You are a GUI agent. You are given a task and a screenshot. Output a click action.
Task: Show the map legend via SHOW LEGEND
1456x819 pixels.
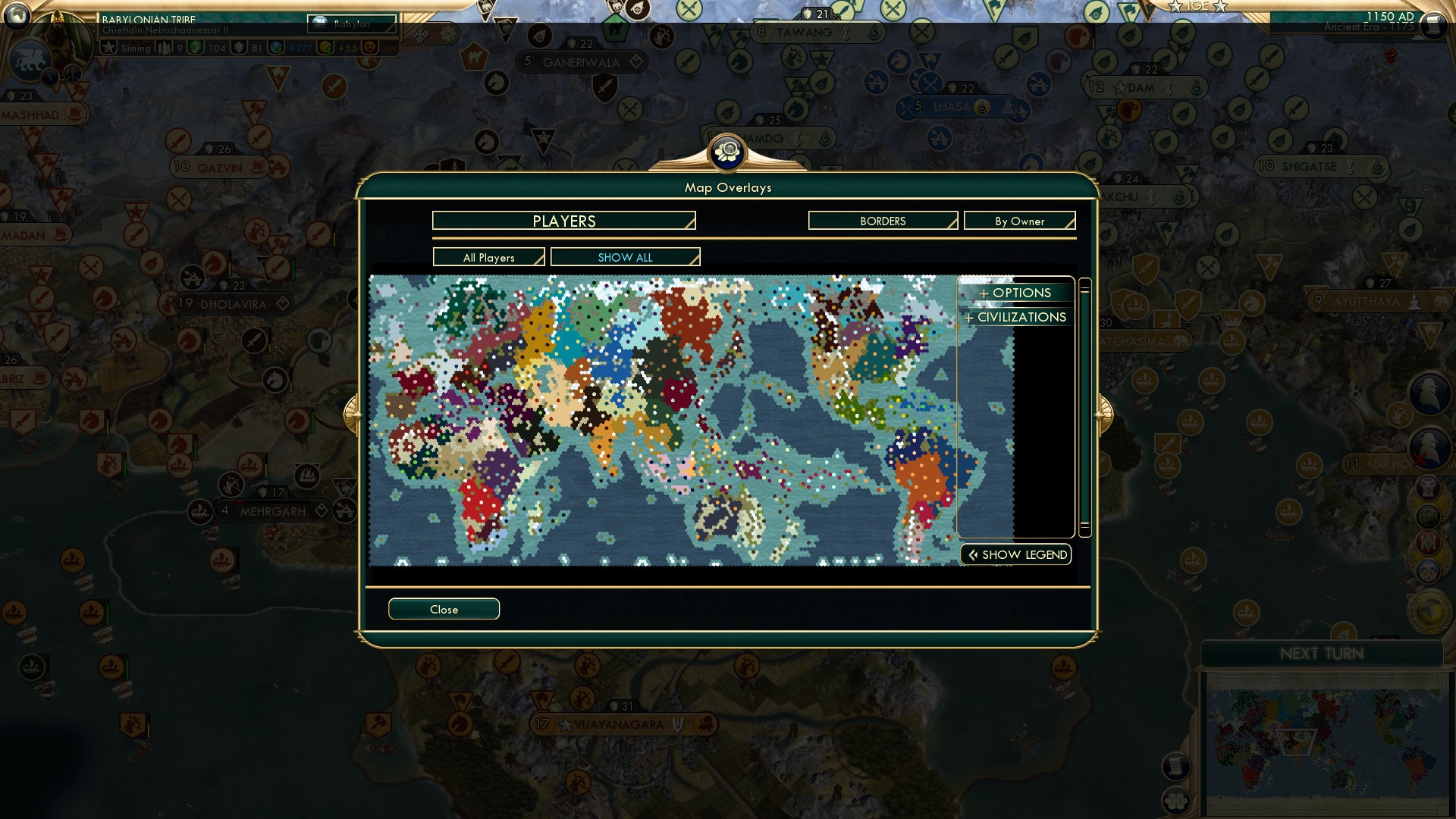[x=1015, y=554]
